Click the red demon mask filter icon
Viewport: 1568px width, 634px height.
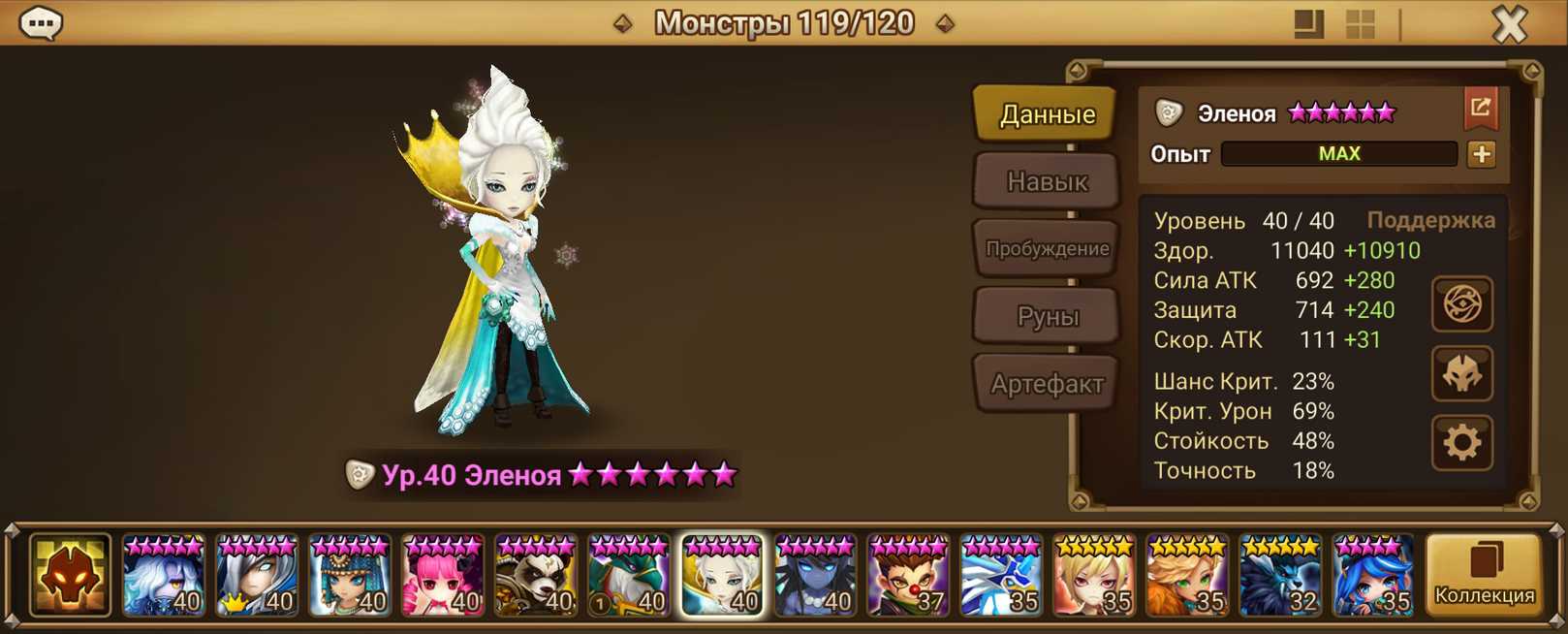pyautogui.click(x=70, y=576)
